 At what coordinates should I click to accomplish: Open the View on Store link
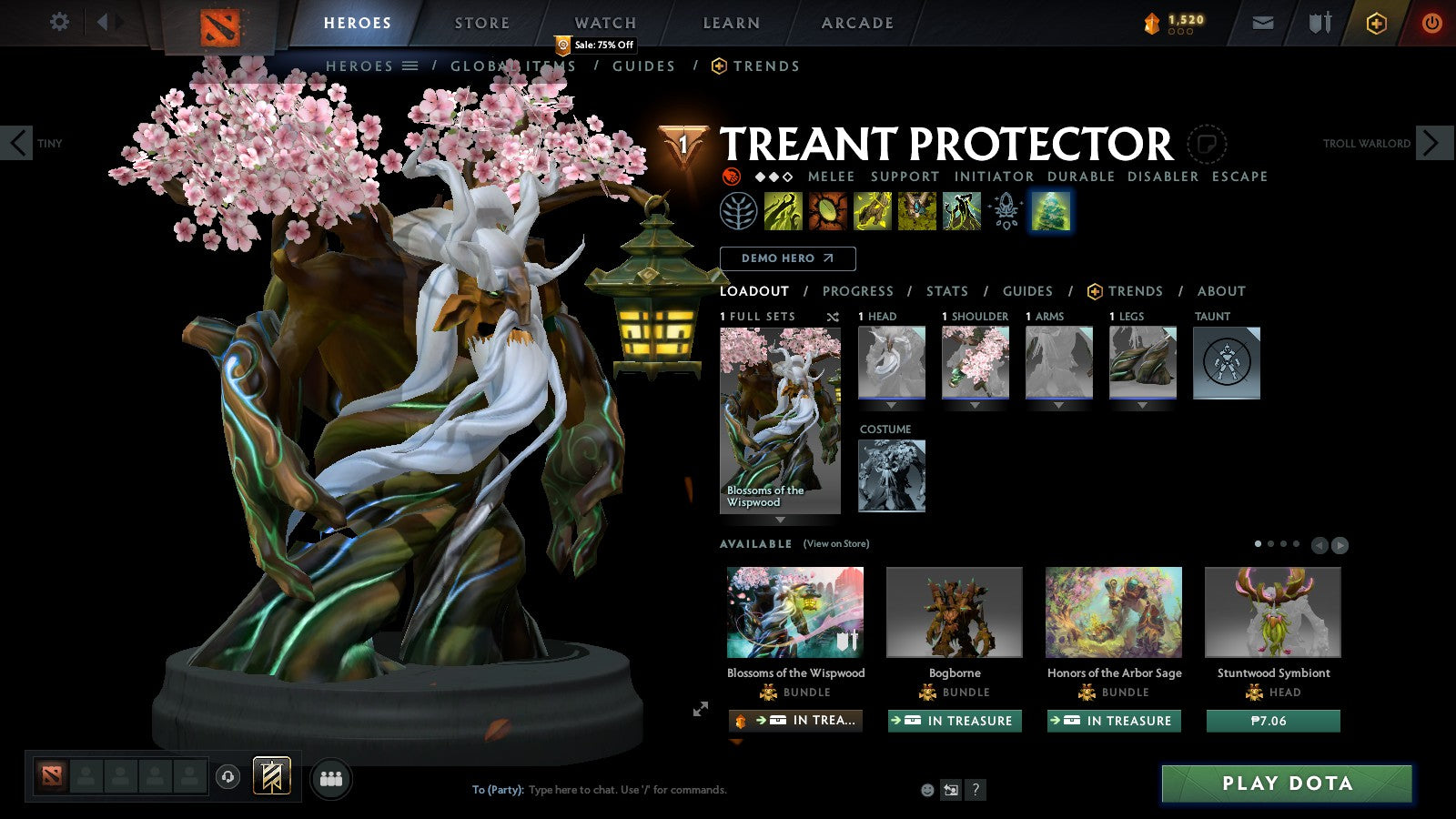pos(834,542)
